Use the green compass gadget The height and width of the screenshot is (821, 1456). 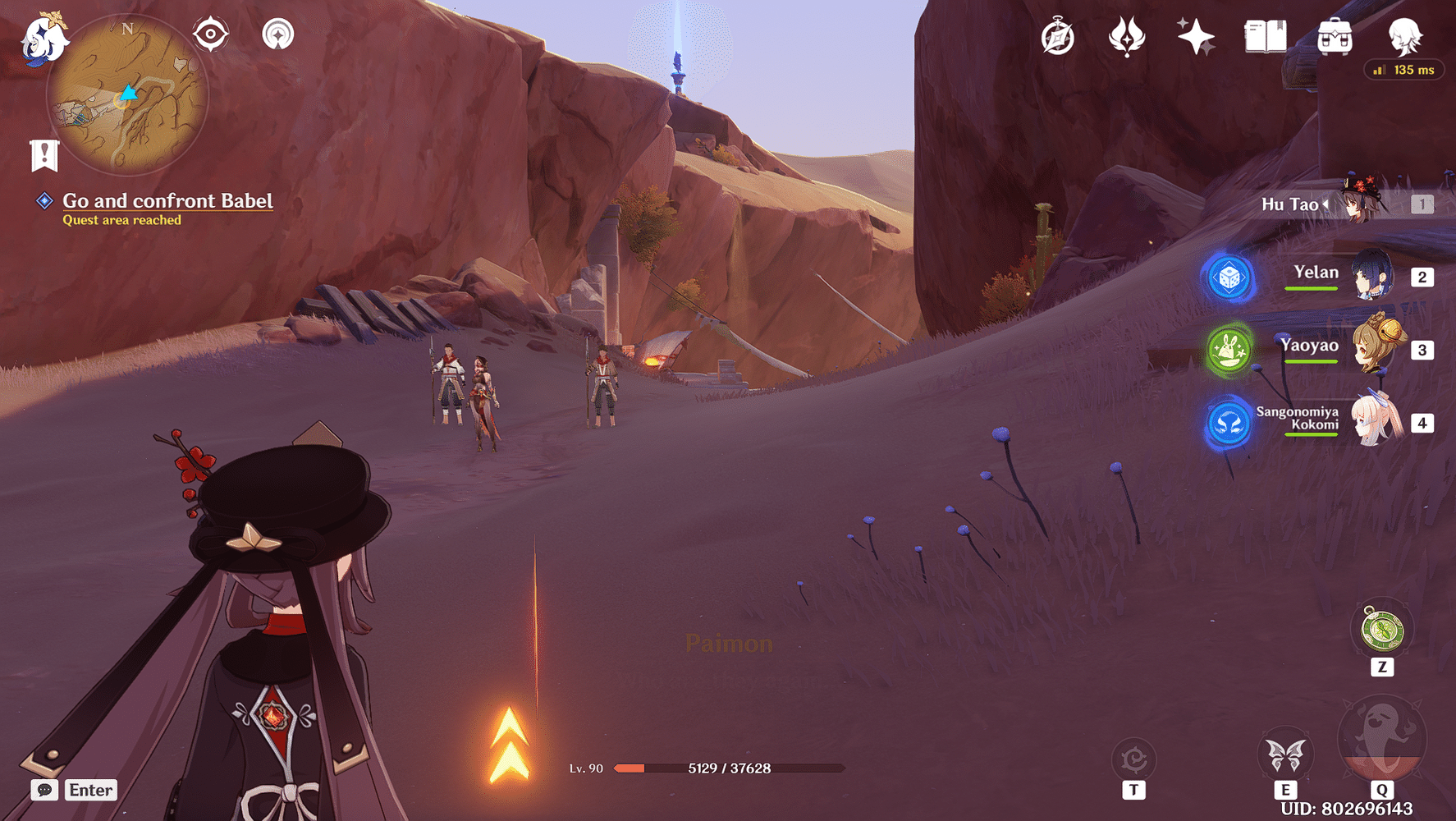(1382, 630)
